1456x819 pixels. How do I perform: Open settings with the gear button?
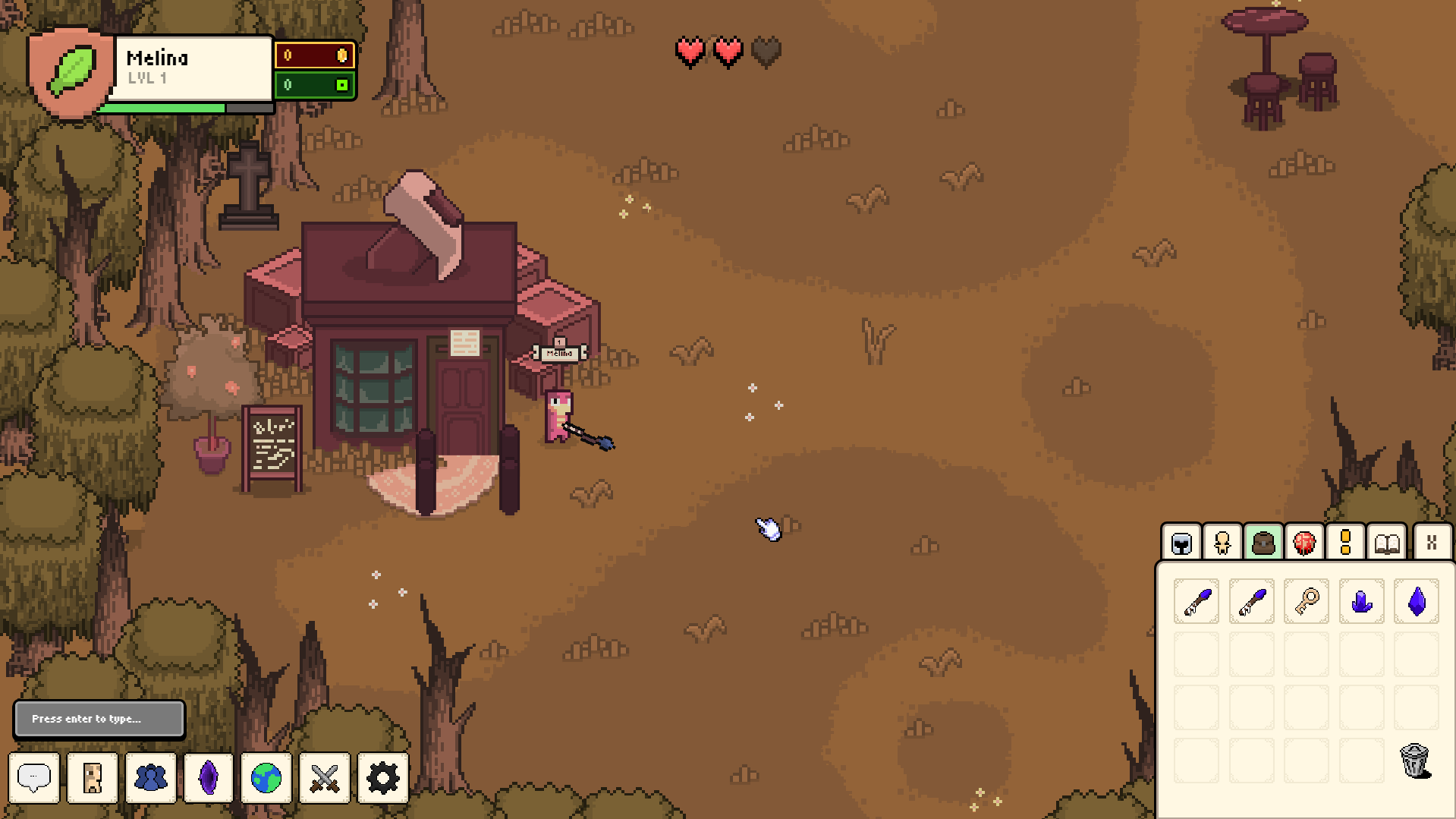[382, 777]
